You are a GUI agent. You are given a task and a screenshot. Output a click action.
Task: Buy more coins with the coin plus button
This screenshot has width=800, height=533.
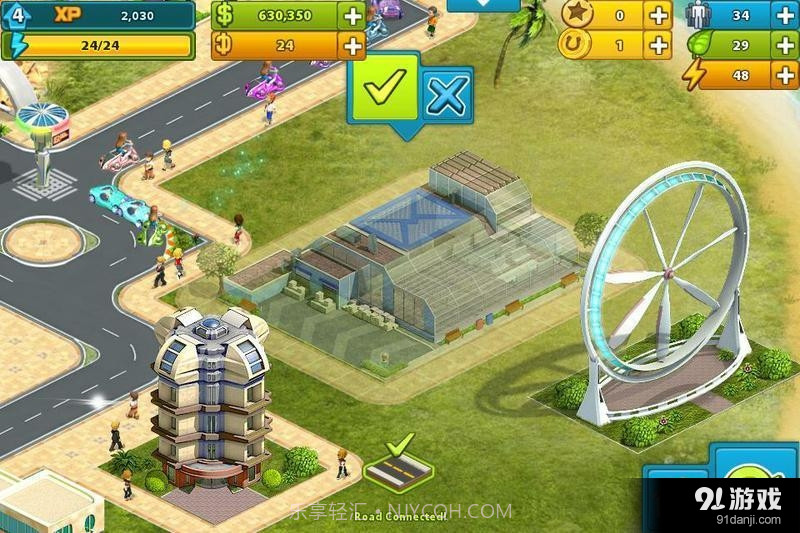tap(352, 45)
